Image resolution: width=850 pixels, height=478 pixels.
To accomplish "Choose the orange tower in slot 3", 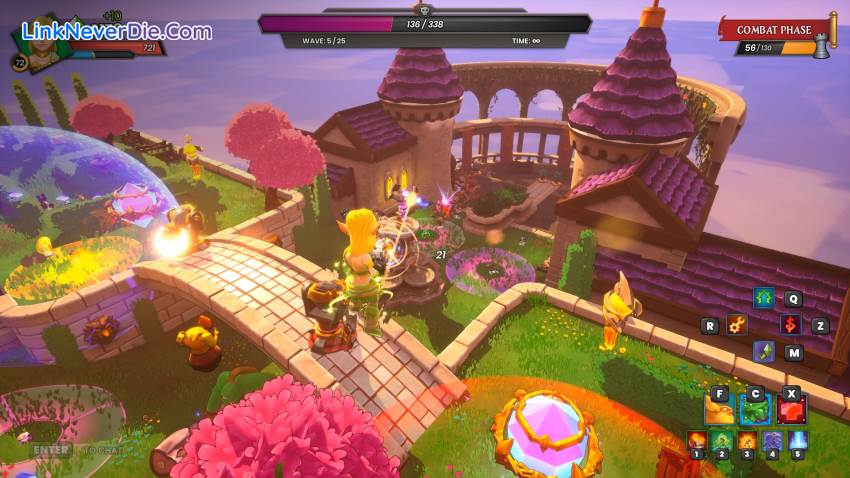I will click(747, 441).
